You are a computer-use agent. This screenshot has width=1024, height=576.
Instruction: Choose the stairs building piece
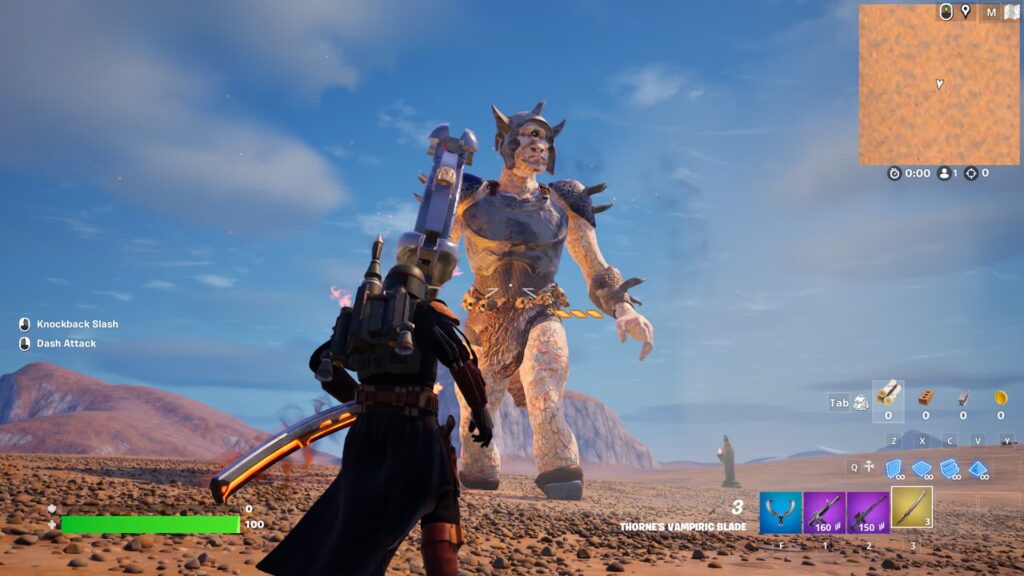click(x=949, y=468)
